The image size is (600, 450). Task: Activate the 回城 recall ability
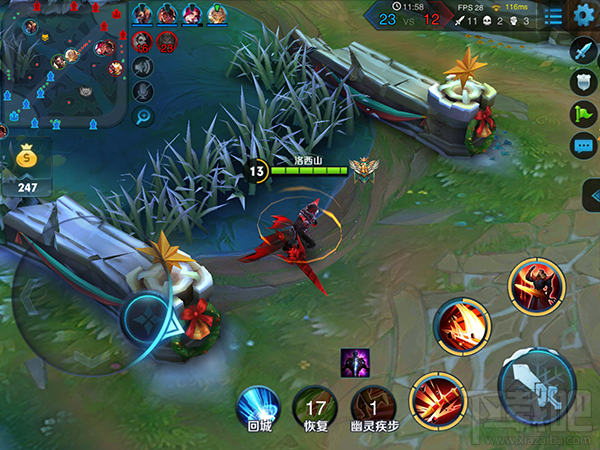point(256,407)
